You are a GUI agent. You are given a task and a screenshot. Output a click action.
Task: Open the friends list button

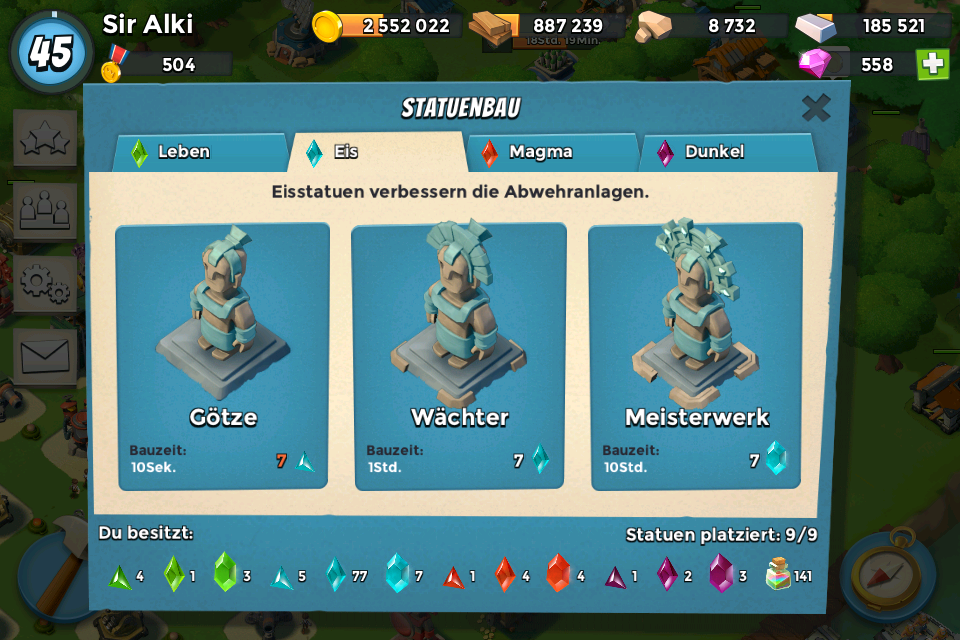pyautogui.click(x=45, y=210)
